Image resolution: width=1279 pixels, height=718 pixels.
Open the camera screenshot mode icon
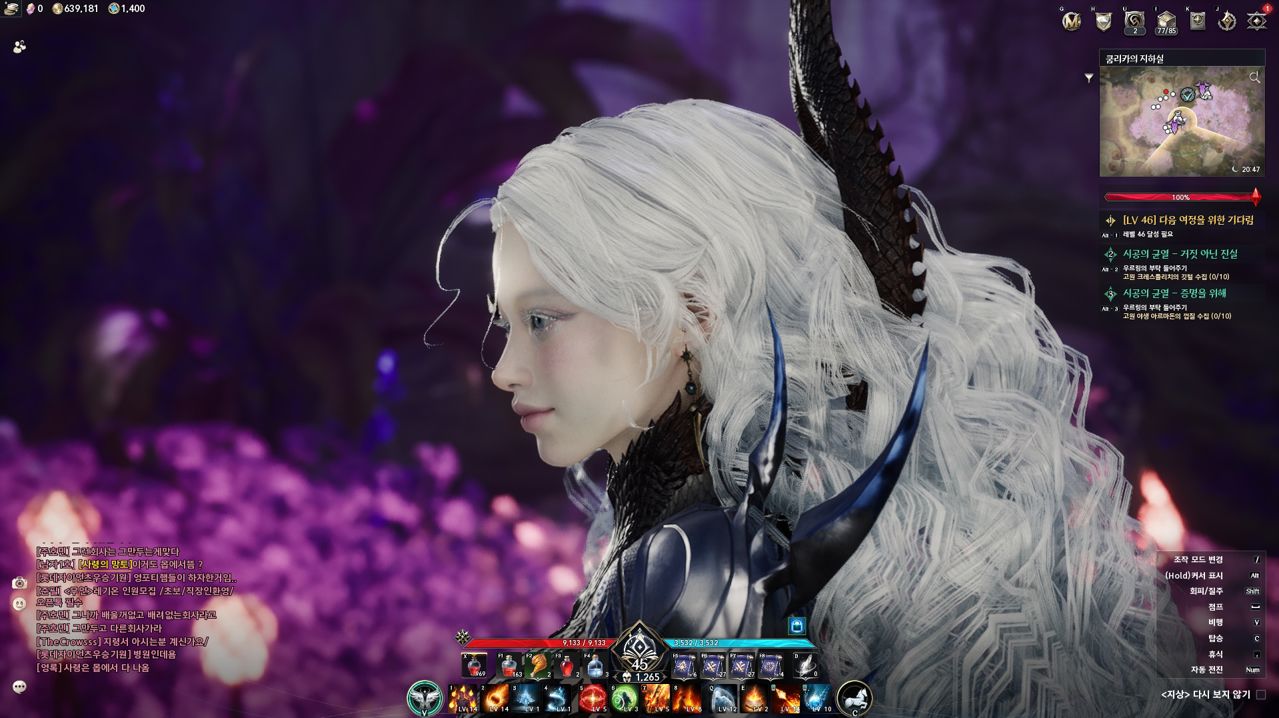(x=19, y=582)
